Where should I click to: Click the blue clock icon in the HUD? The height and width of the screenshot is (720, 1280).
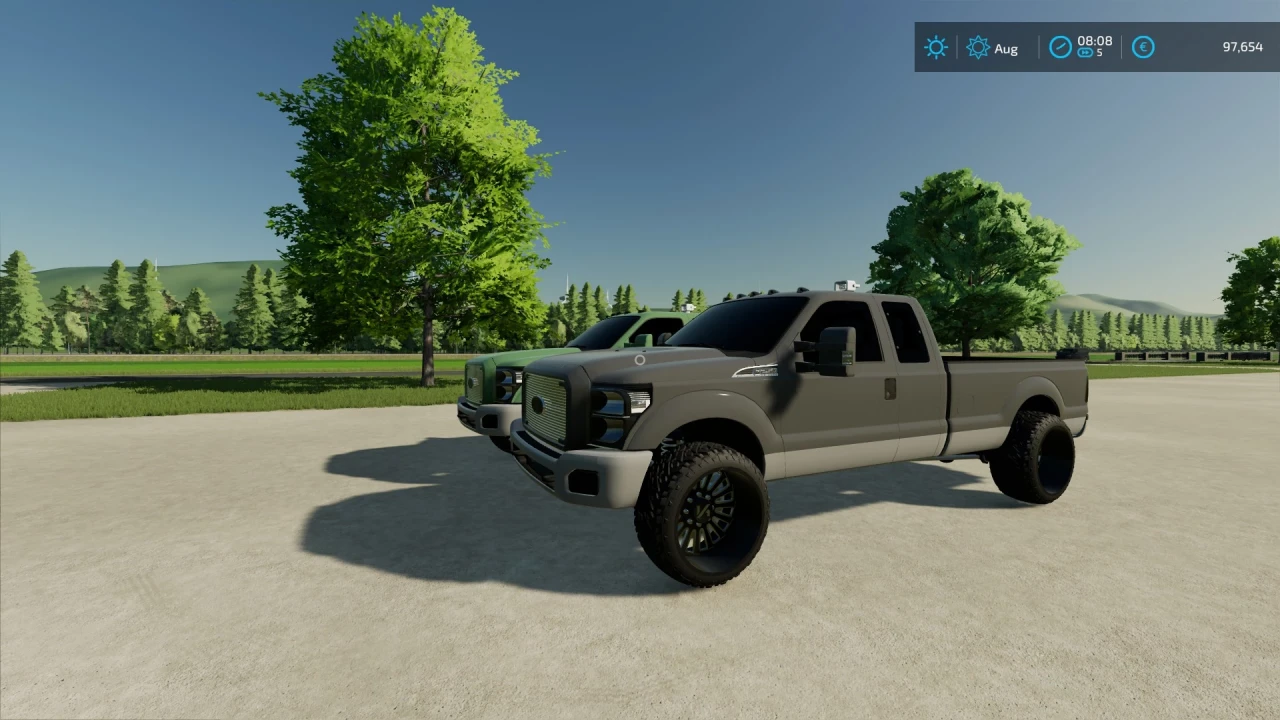1059,47
